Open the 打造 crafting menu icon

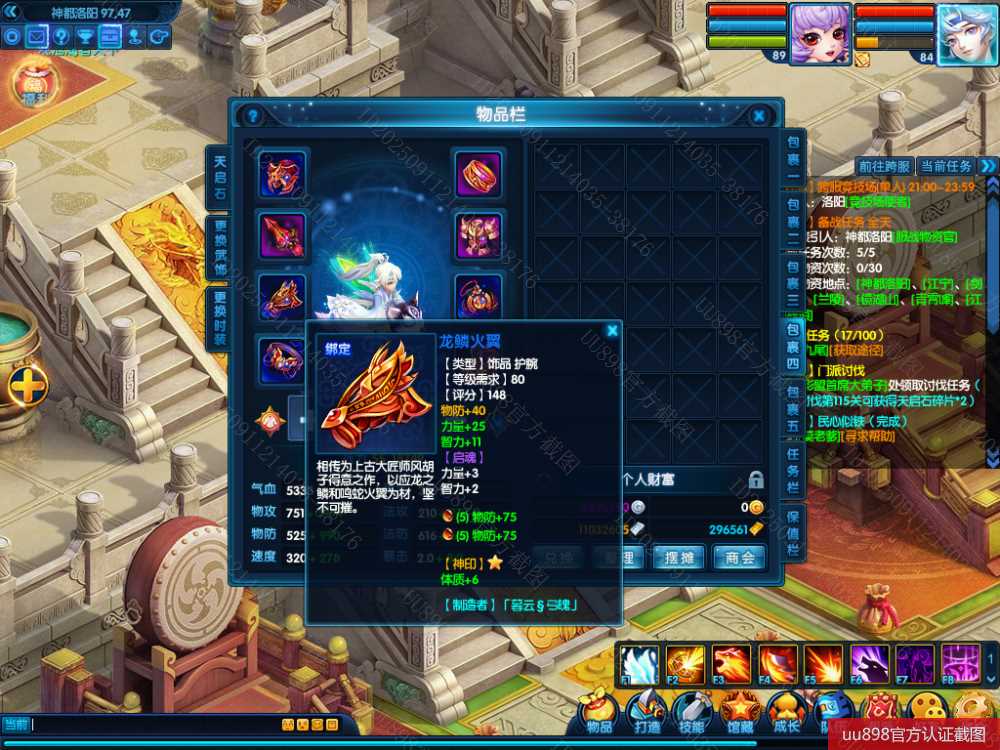tap(646, 712)
